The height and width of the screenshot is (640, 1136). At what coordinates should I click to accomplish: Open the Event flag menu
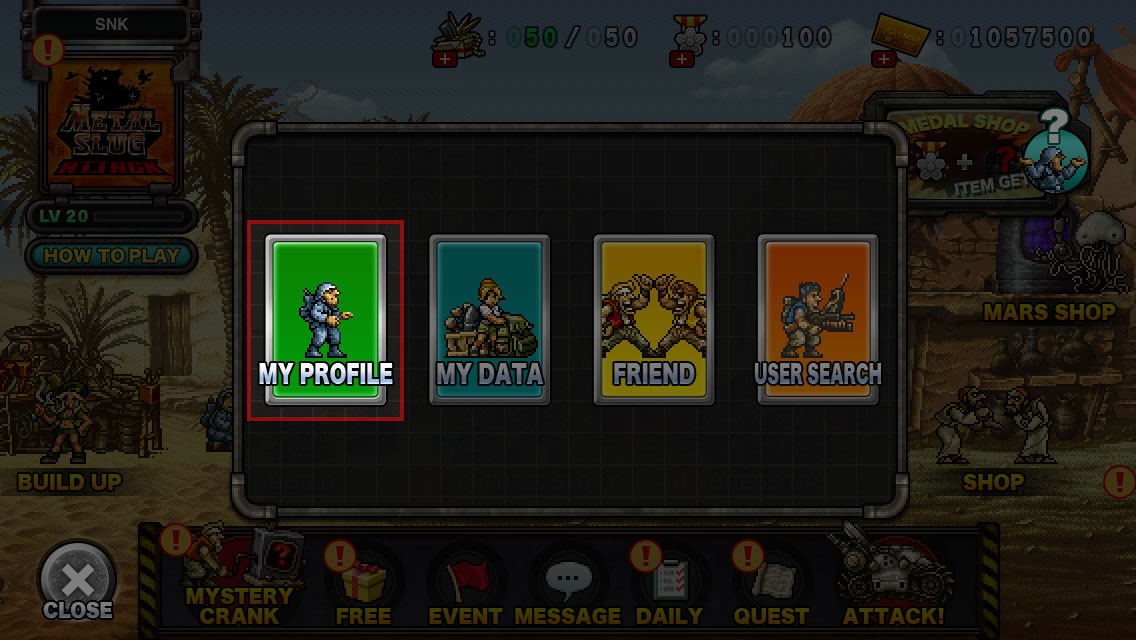[465, 585]
